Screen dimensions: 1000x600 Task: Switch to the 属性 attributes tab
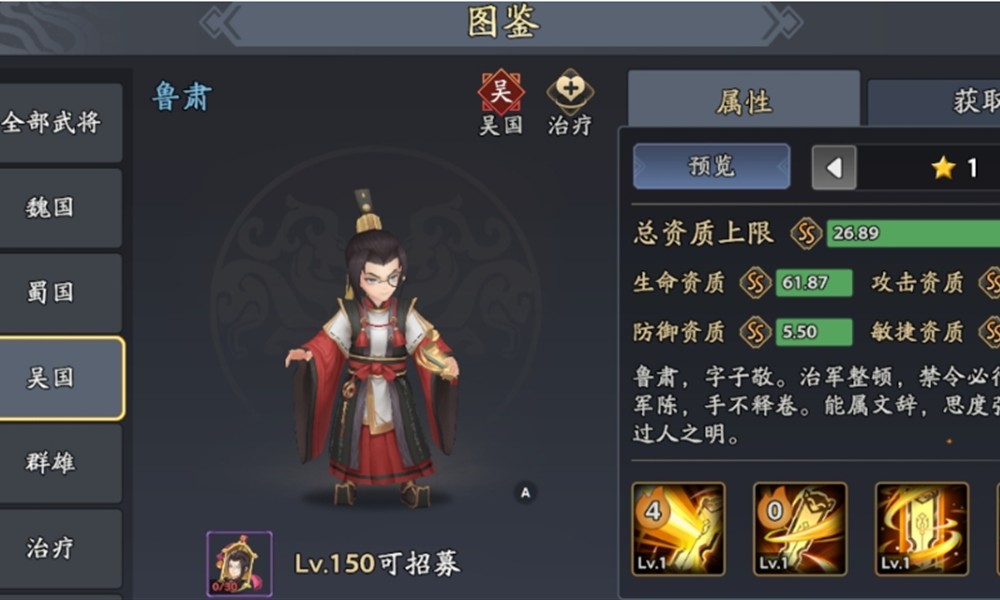[743, 101]
